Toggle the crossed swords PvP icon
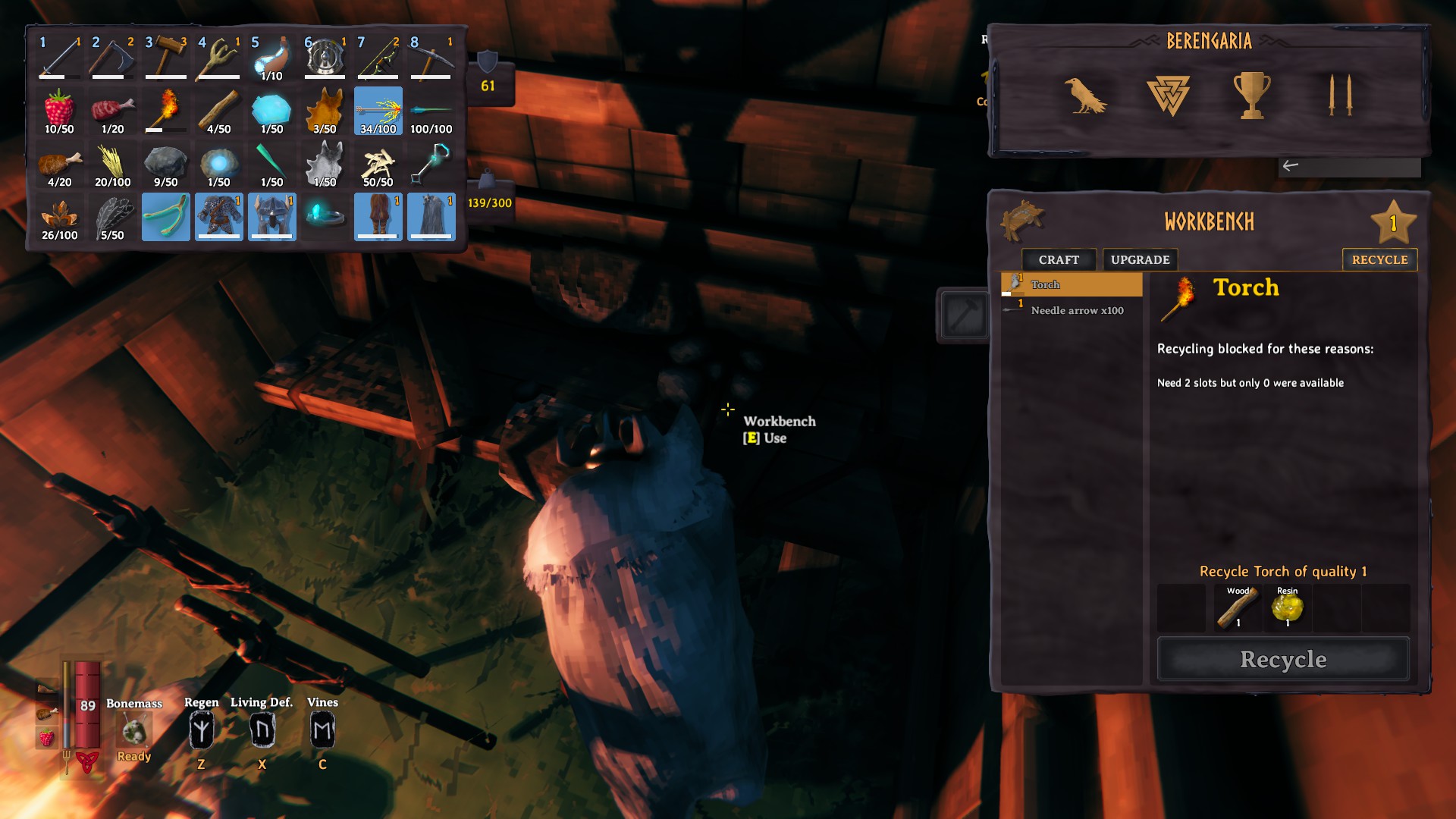This screenshot has height=819, width=1456. click(1340, 96)
